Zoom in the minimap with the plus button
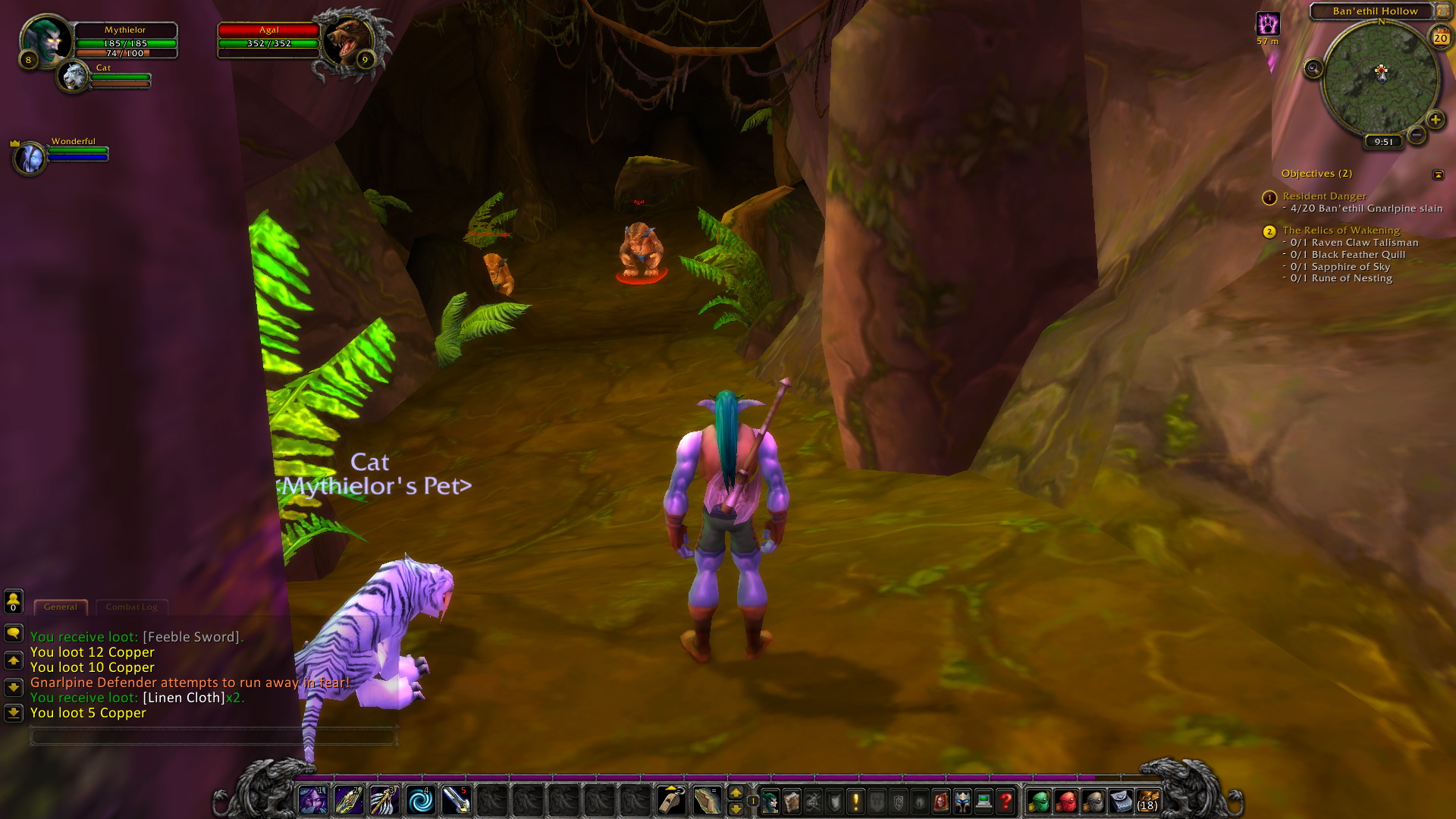Viewport: 1456px width, 819px height. [x=1435, y=119]
